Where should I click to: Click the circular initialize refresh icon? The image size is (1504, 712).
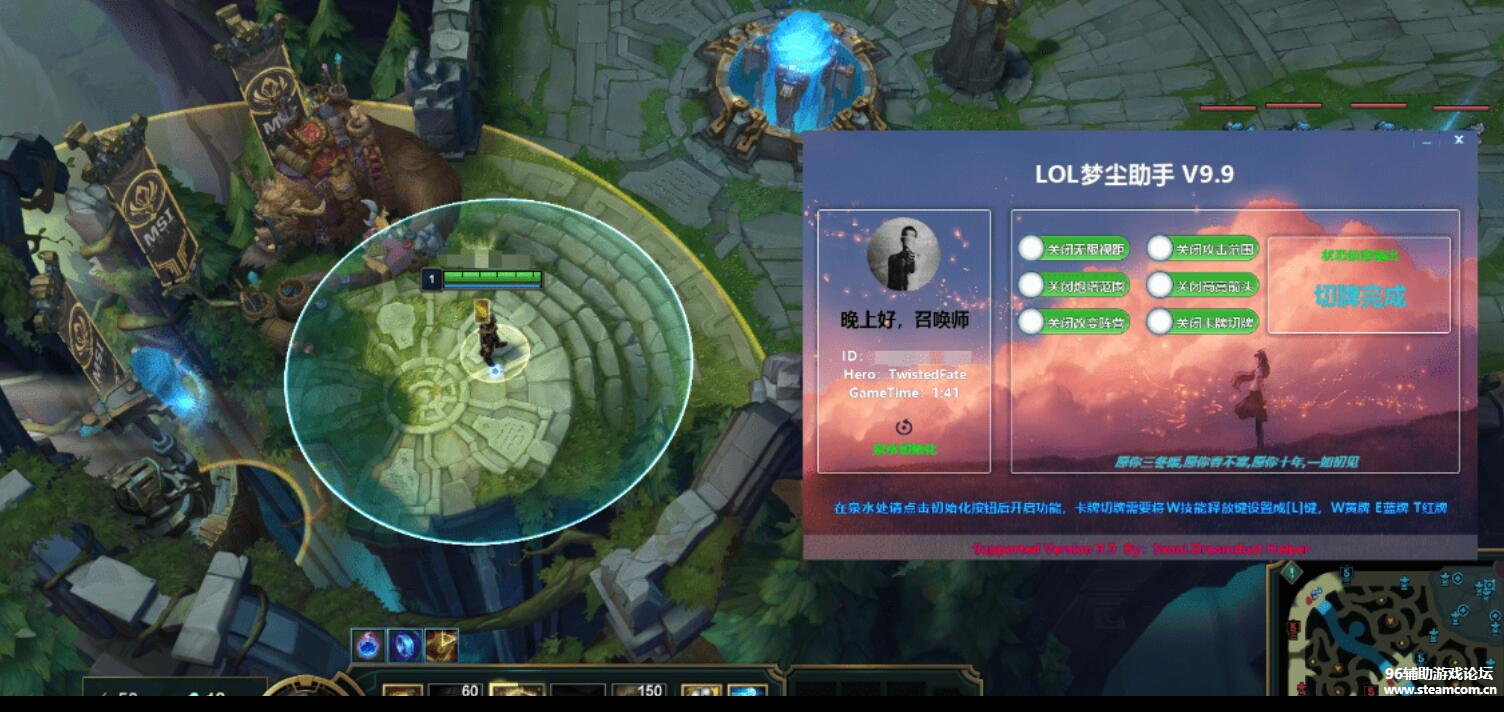[903, 426]
